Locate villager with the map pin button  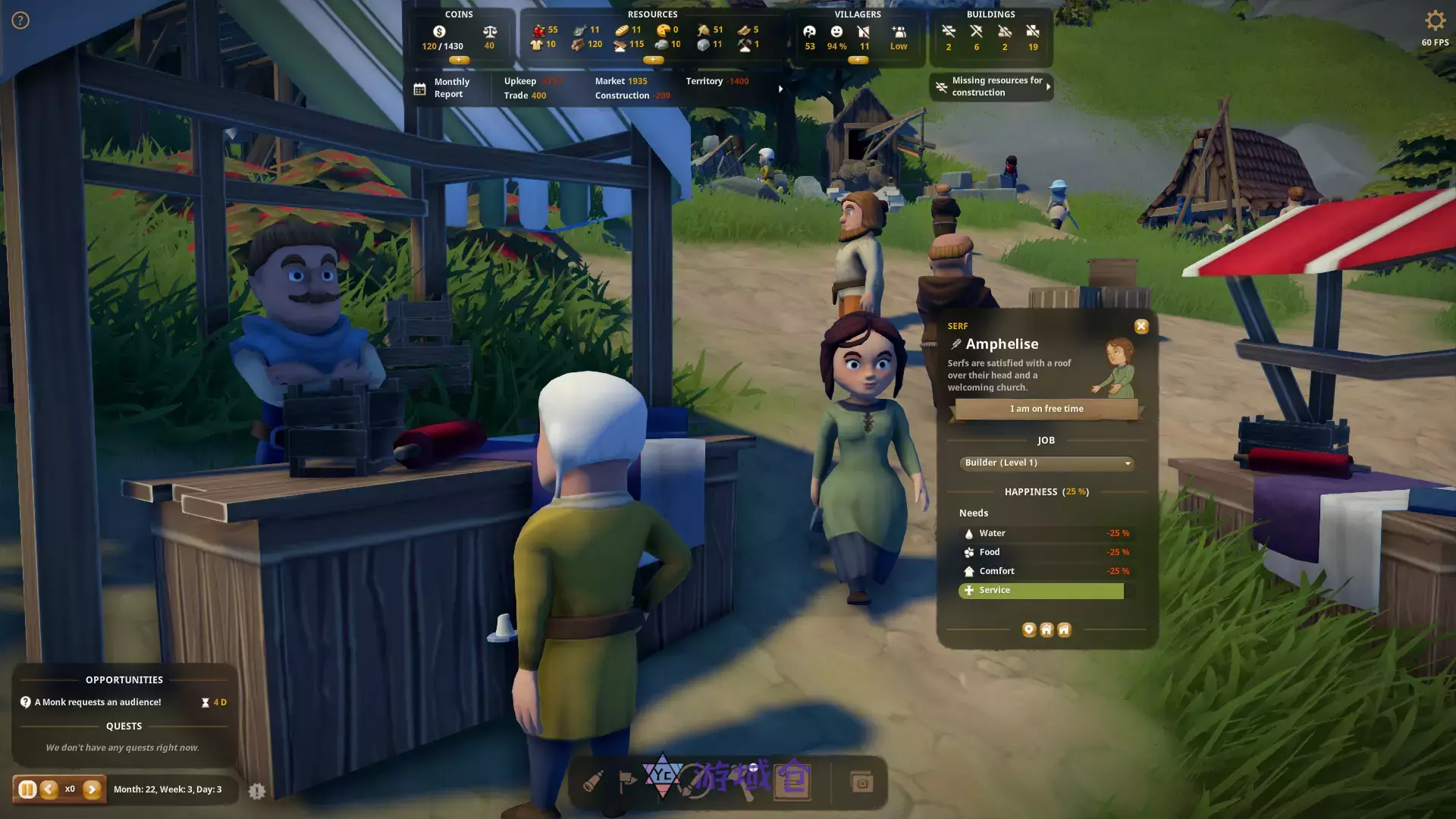pyautogui.click(x=1029, y=629)
